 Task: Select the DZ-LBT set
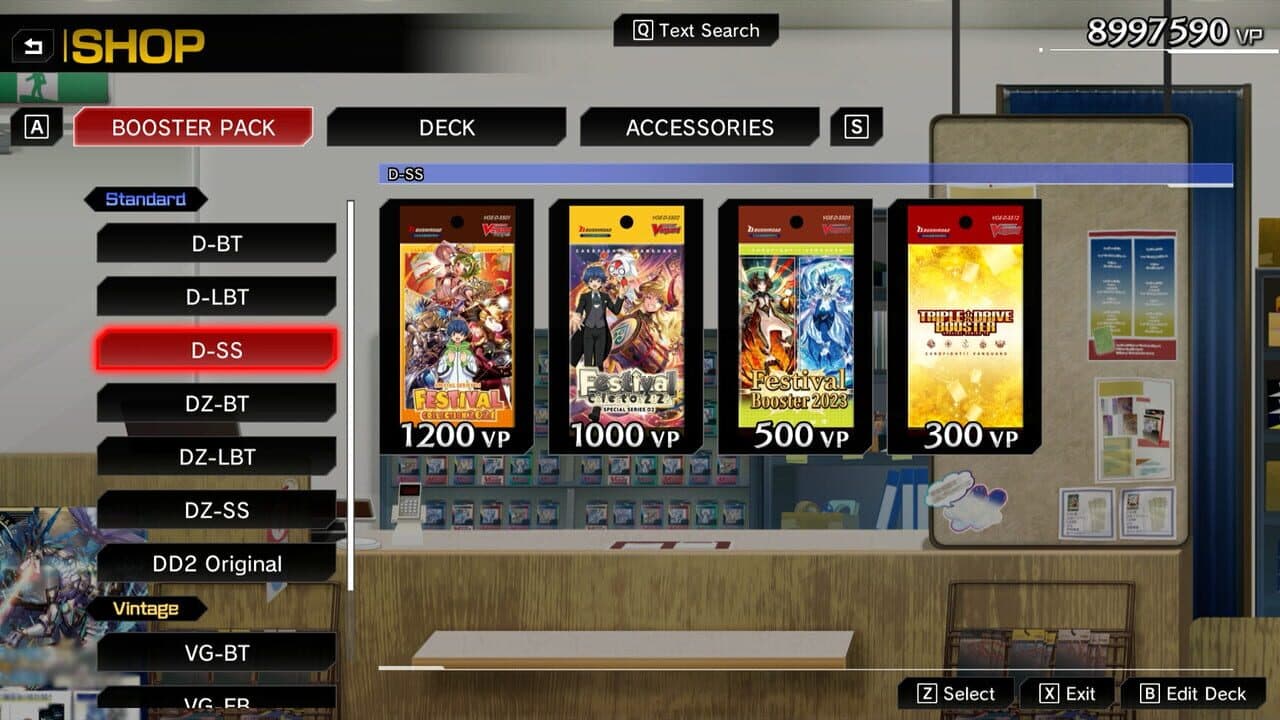(215, 456)
